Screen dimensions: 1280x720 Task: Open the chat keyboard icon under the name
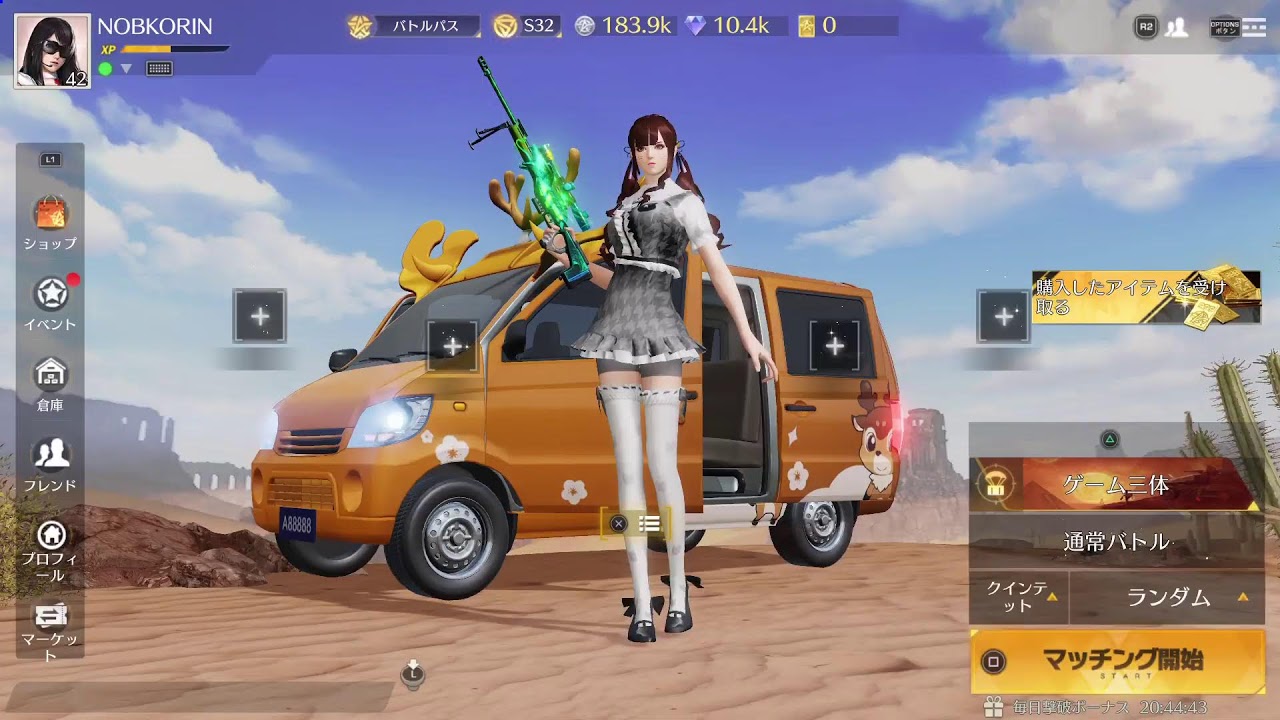pyautogui.click(x=159, y=69)
